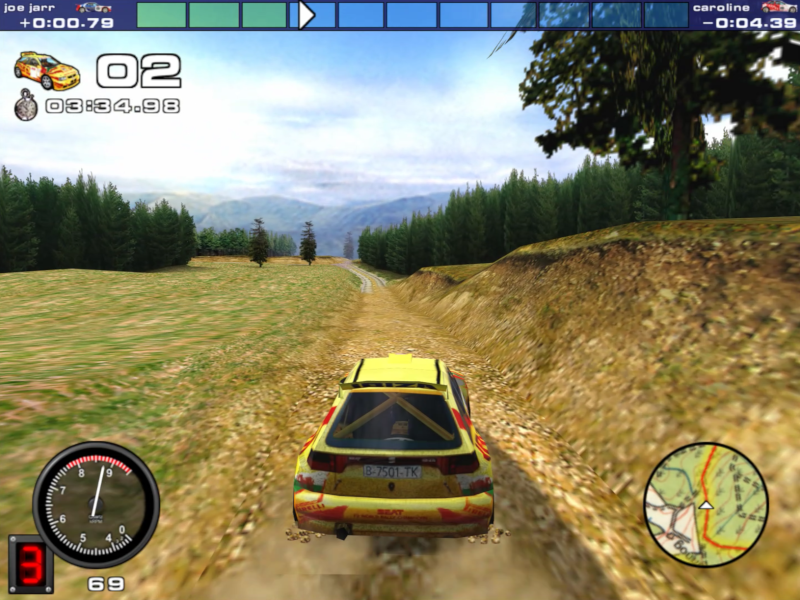Click the circular track minimap

coord(705,505)
